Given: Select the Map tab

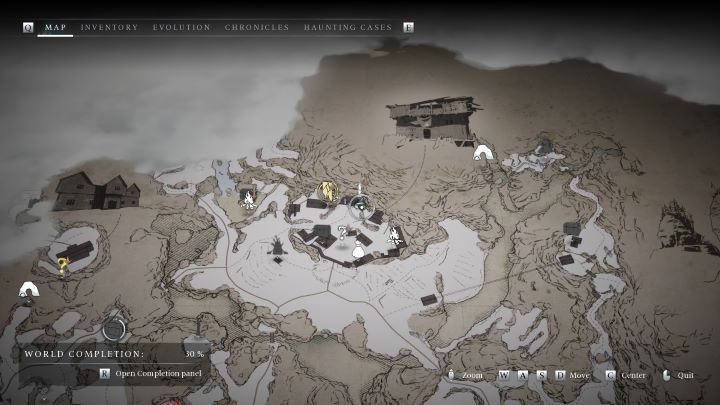Looking at the screenshot, I should pyautogui.click(x=55, y=27).
